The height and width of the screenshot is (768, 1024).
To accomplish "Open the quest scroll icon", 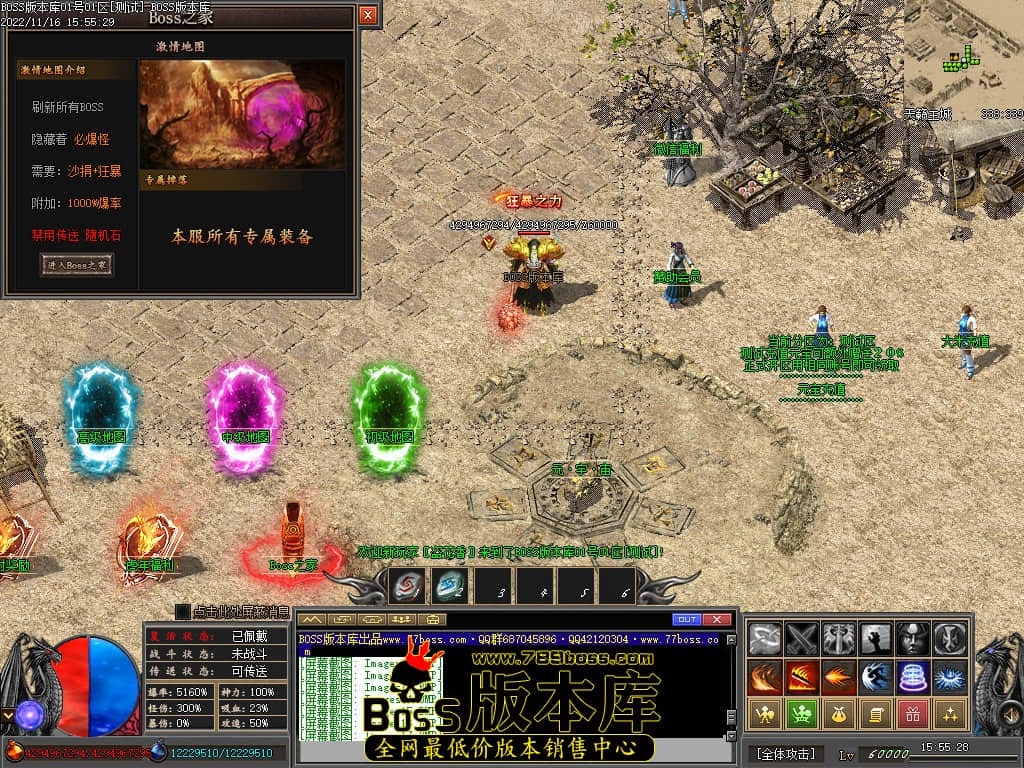I will tap(875, 714).
